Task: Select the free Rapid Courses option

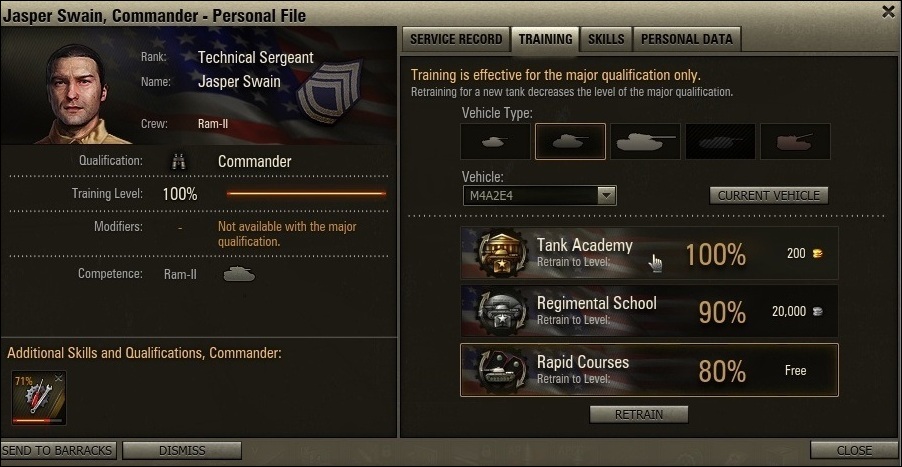Action: pyautogui.click(x=649, y=370)
